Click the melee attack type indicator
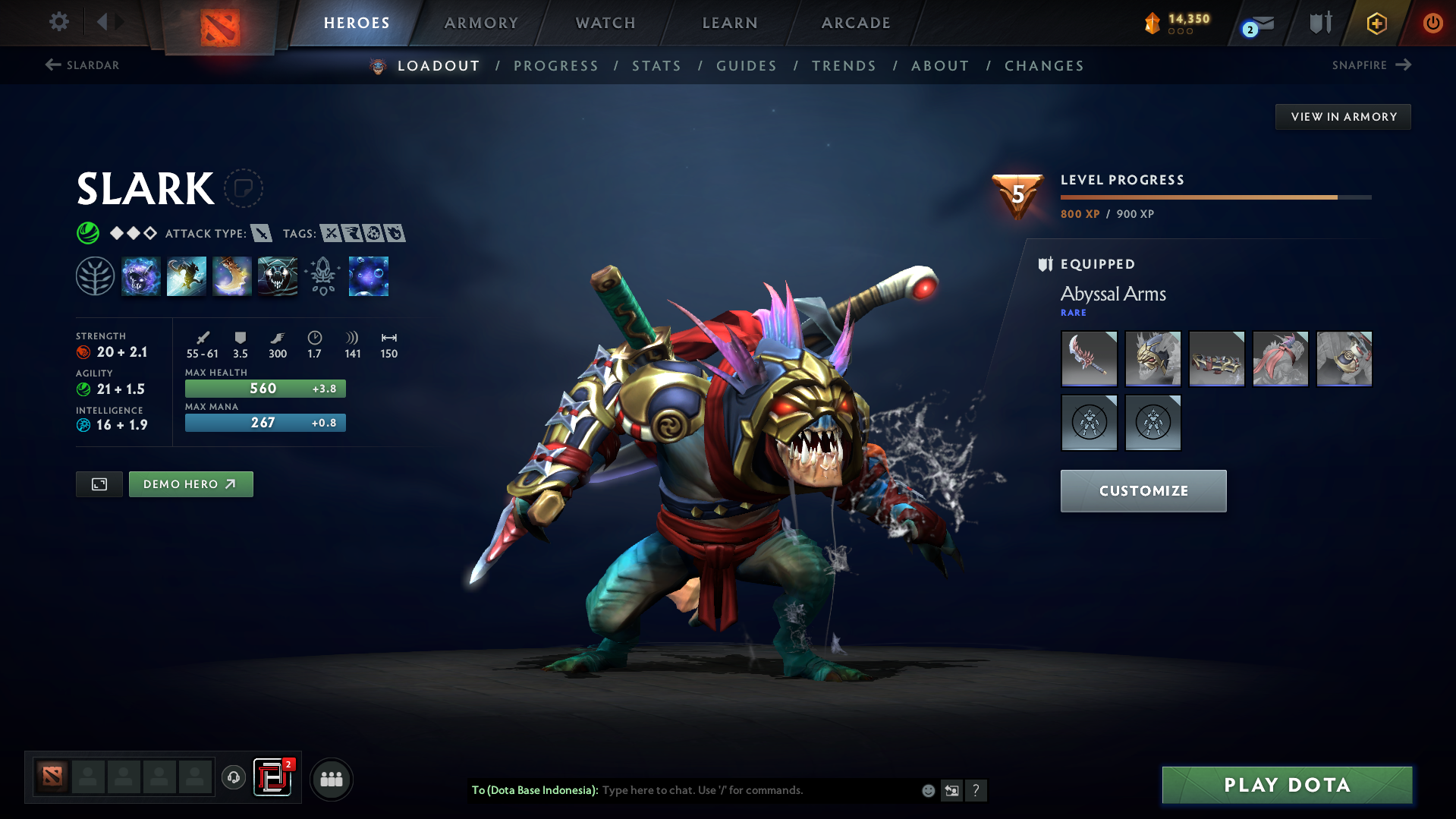 click(263, 233)
